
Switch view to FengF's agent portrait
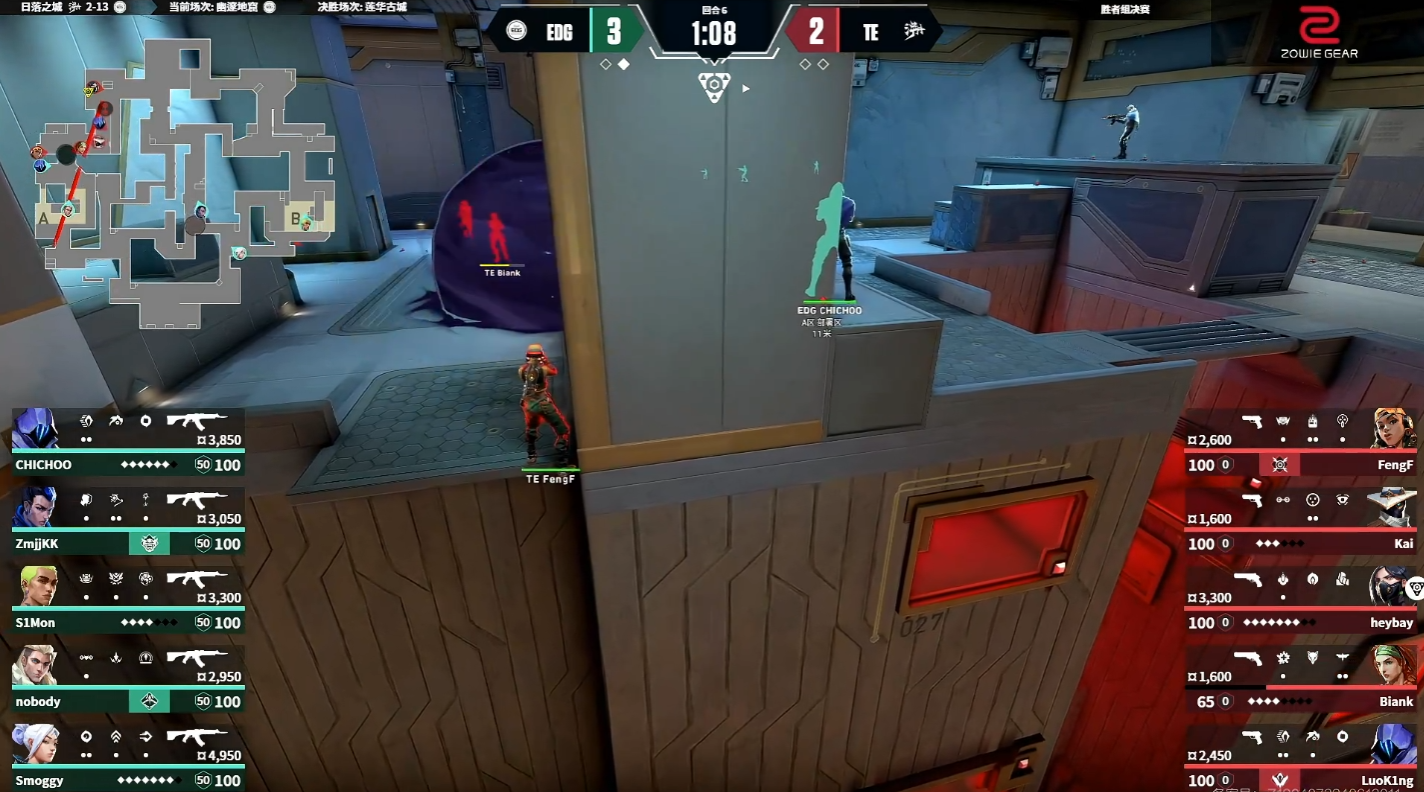(1394, 430)
